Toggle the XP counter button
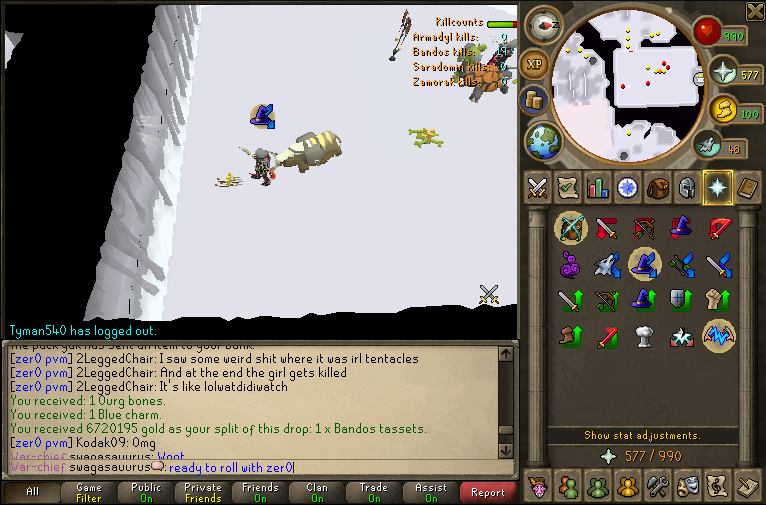The width and height of the screenshot is (766, 505). (x=535, y=62)
